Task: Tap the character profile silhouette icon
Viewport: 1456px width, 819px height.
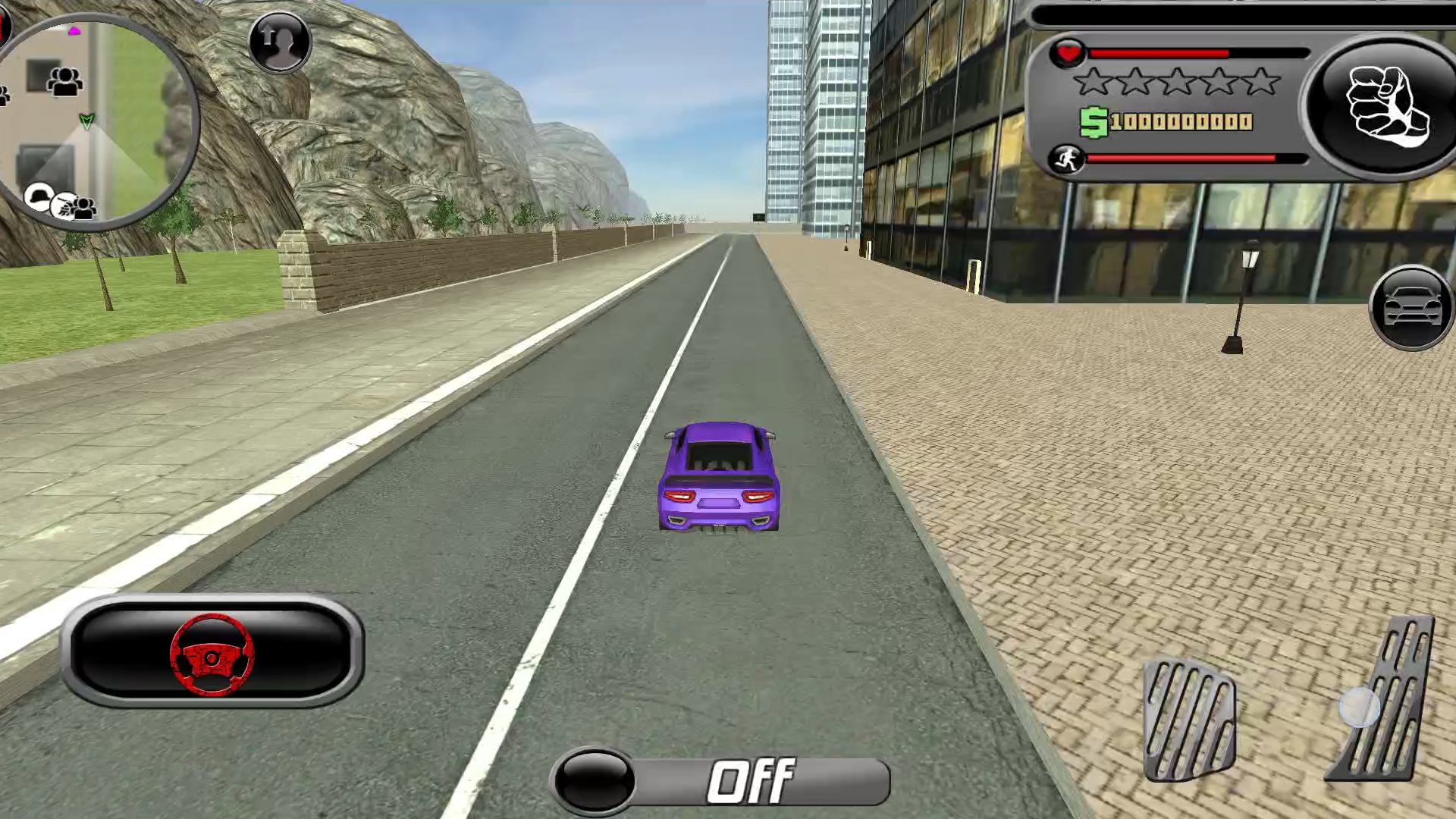Action: click(x=280, y=42)
